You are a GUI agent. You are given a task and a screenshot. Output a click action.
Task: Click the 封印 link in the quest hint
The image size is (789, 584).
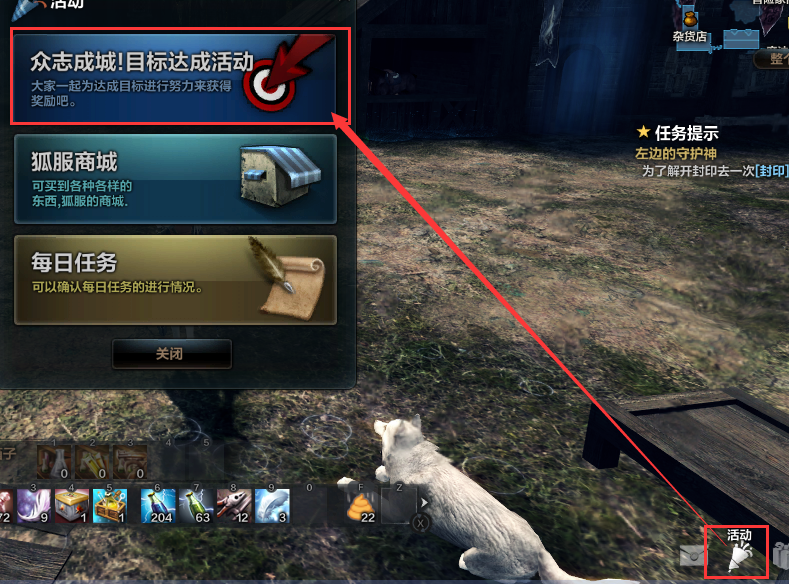[772, 171]
